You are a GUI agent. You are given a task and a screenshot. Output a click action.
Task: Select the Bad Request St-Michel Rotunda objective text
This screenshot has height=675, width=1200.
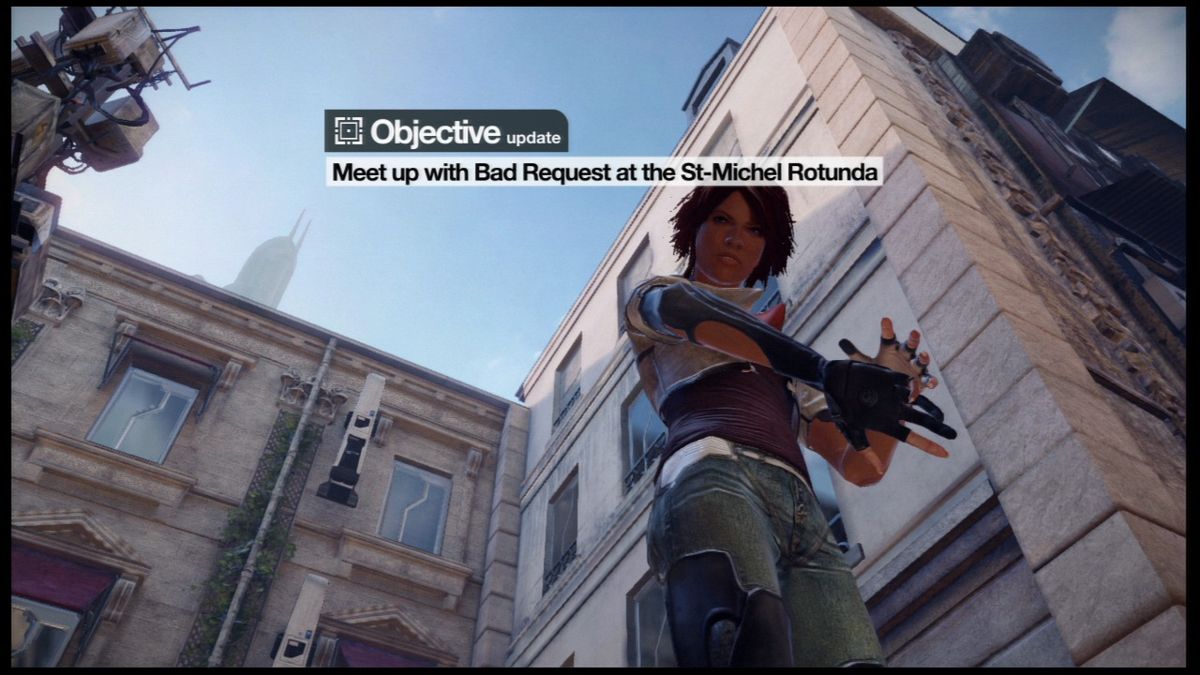605,172
